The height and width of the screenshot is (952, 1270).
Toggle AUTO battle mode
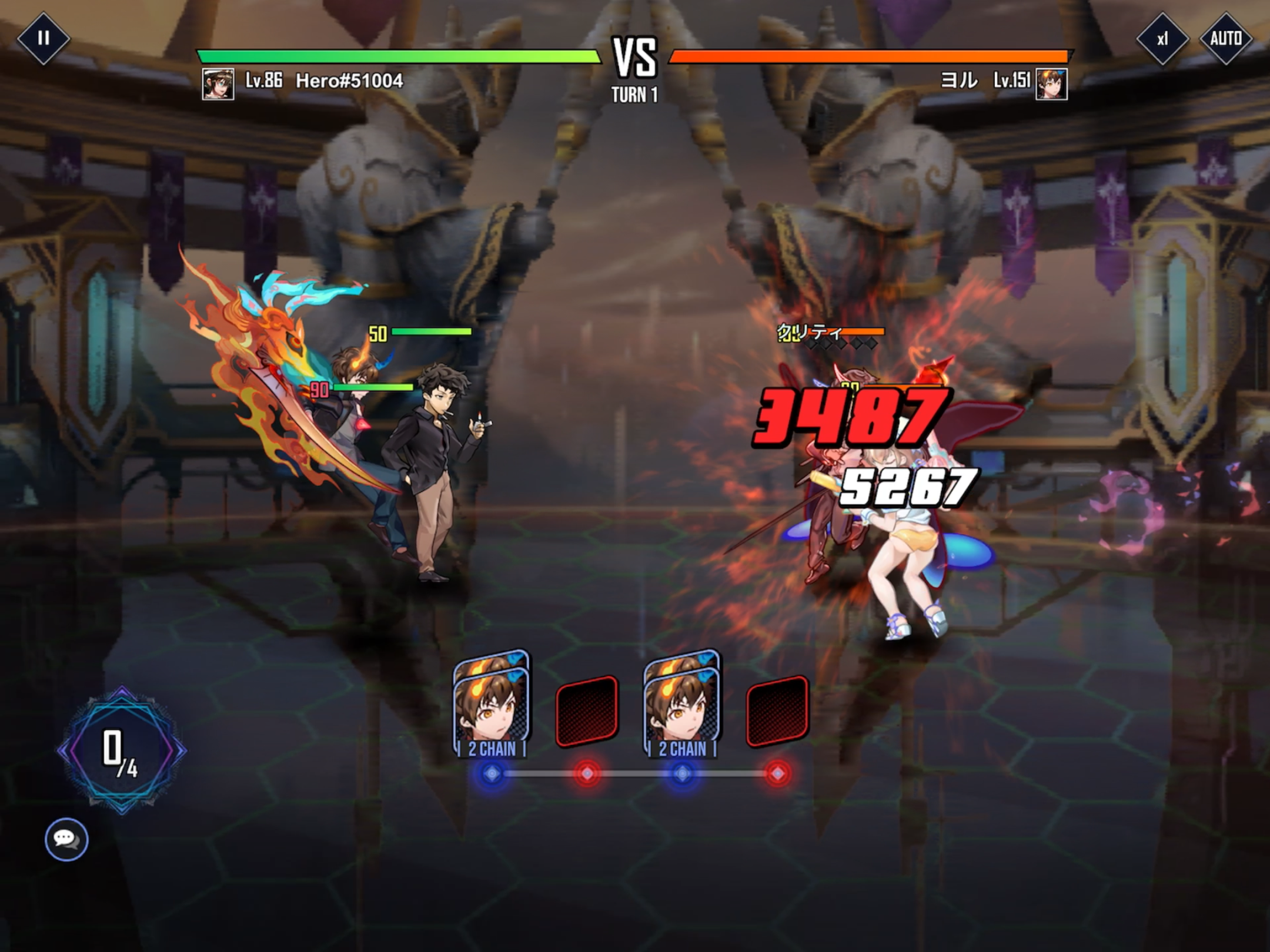(1226, 39)
